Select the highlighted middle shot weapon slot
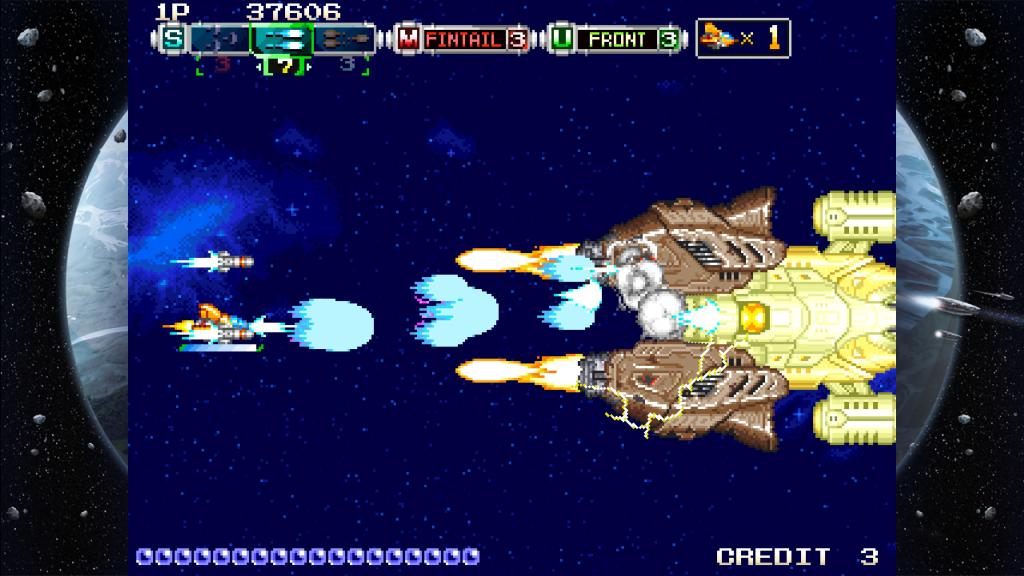Viewport: 1024px width, 576px height. pos(282,39)
